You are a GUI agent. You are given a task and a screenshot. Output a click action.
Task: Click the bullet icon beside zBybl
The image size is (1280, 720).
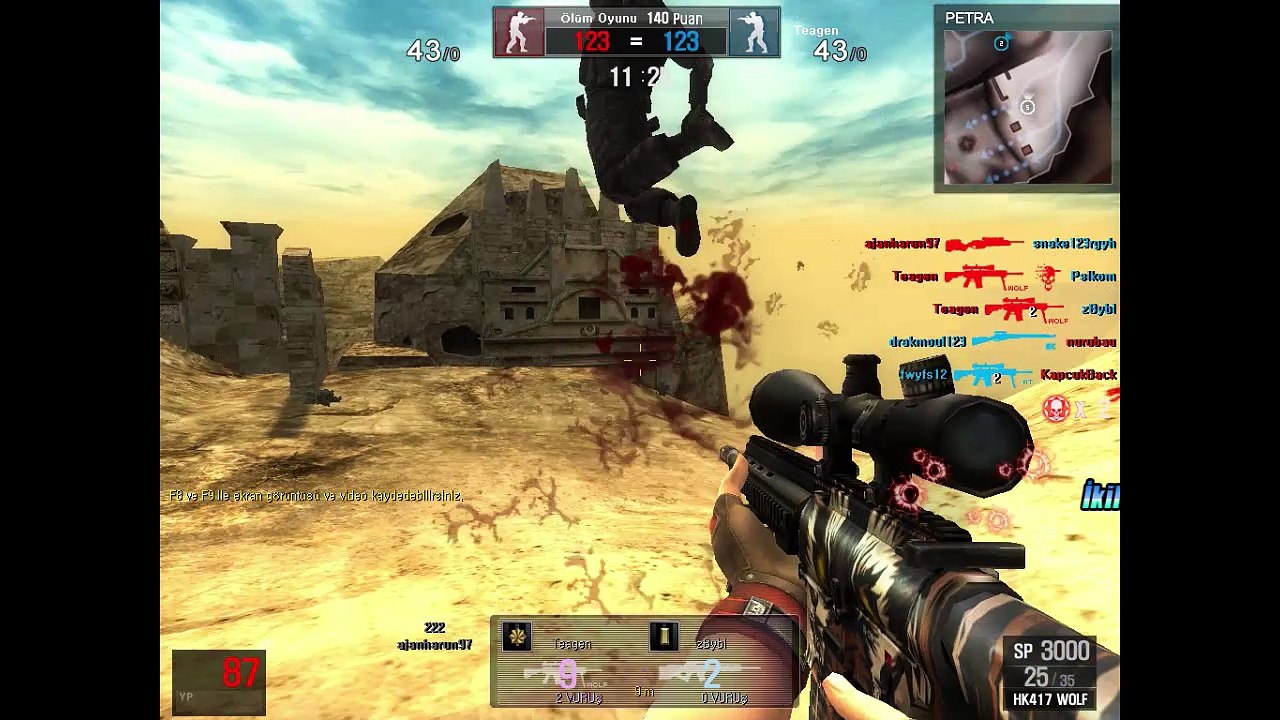[664, 637]
